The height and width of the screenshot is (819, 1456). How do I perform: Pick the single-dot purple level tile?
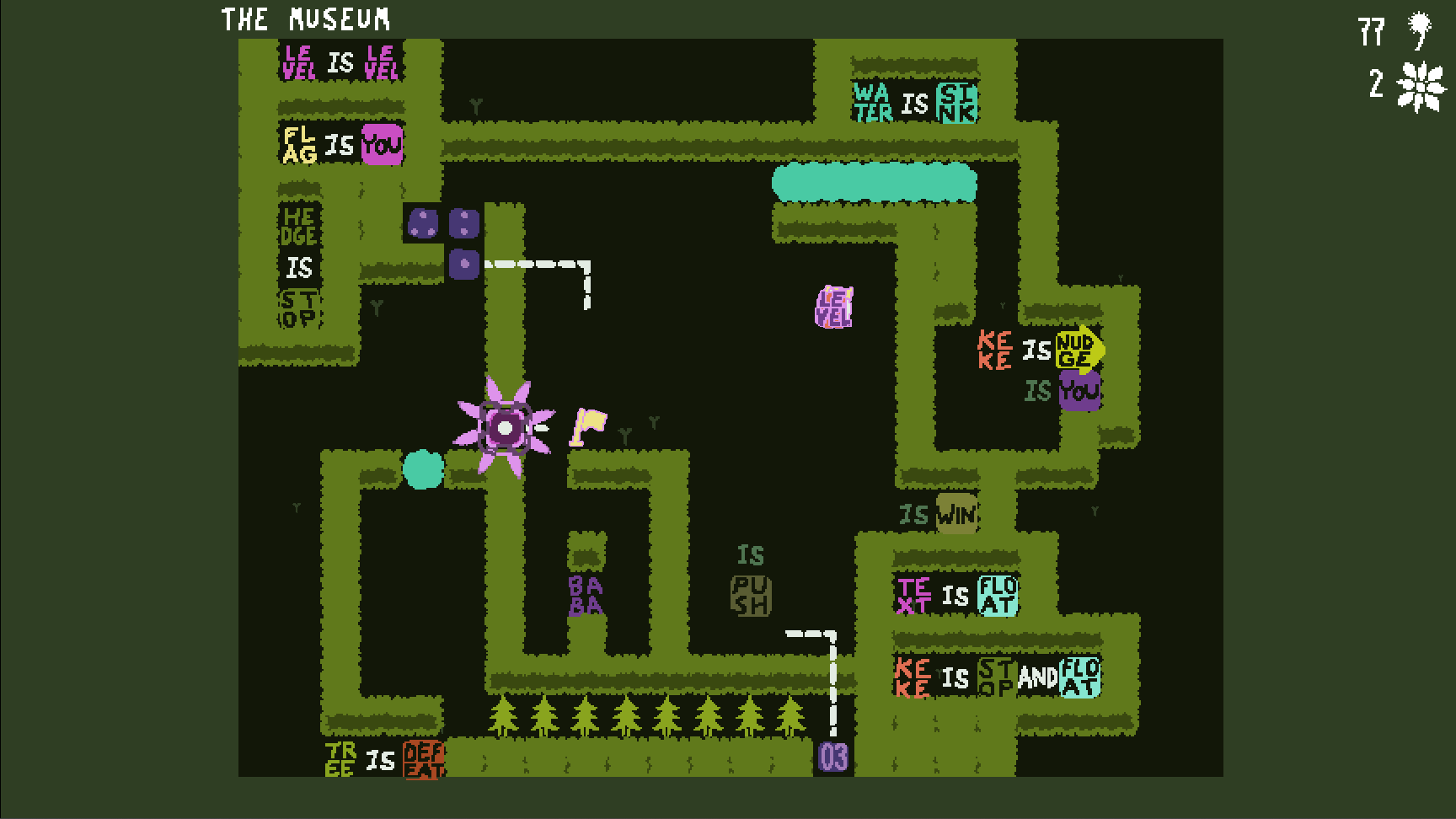[x=464, y=264]
